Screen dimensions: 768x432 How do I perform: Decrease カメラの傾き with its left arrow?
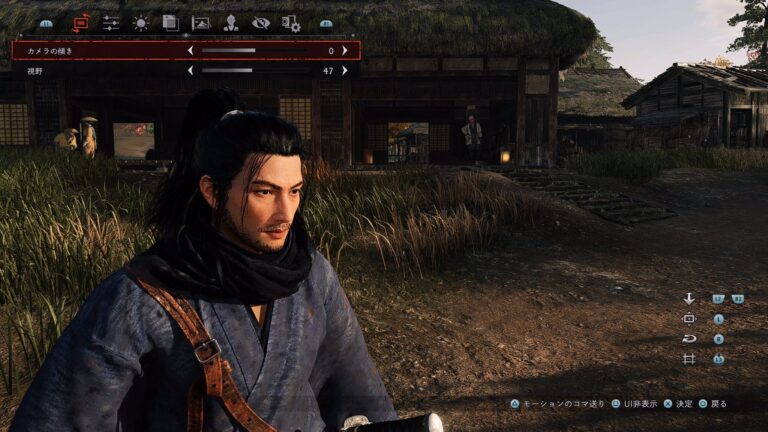pyautogui.click(x=190, y=50)
